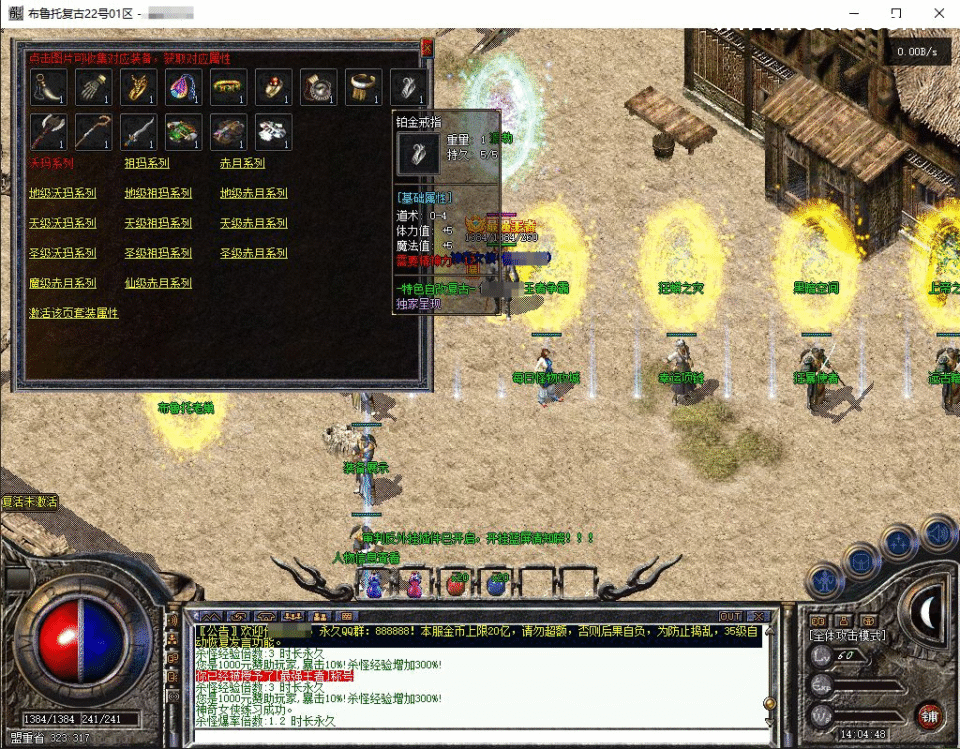
Task: Open the 祖玛系列 set page
Action: click(146, 163)
